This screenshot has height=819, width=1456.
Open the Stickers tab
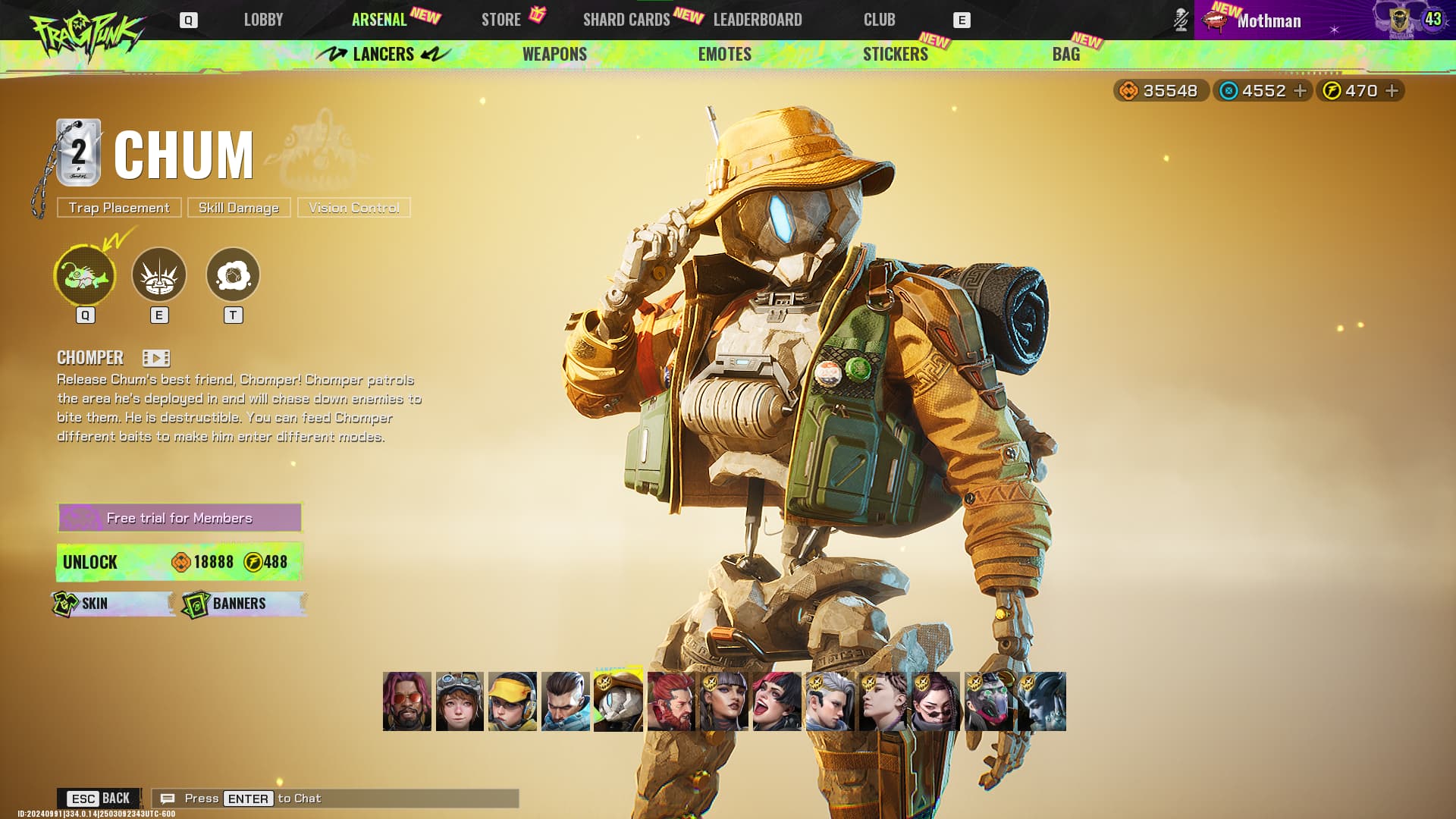coord(895,54)
